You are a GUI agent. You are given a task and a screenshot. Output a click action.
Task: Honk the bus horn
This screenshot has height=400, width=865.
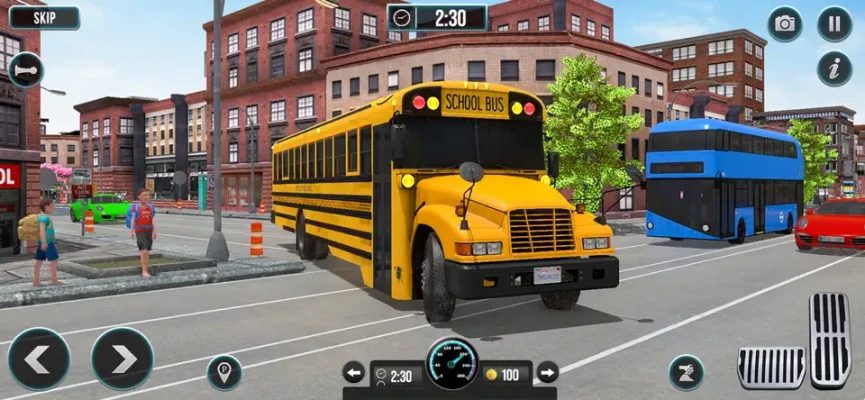pyautogui.click(x=25, y=70)
